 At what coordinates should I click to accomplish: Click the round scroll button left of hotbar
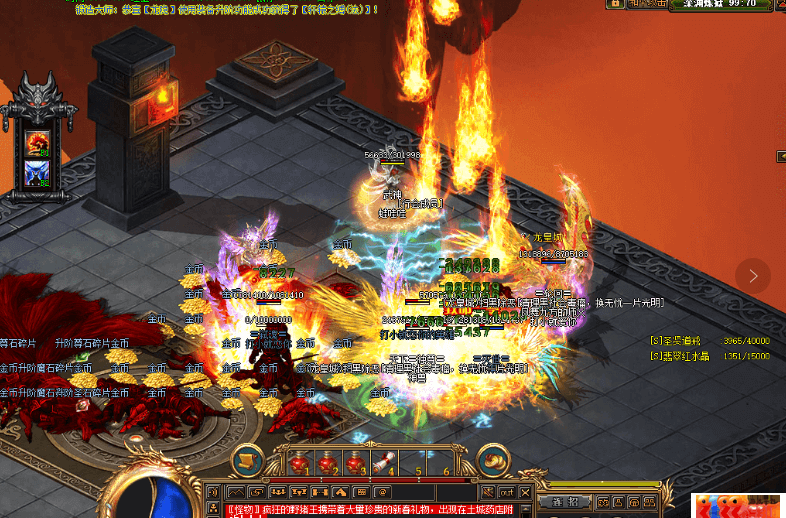pos(247,460)
